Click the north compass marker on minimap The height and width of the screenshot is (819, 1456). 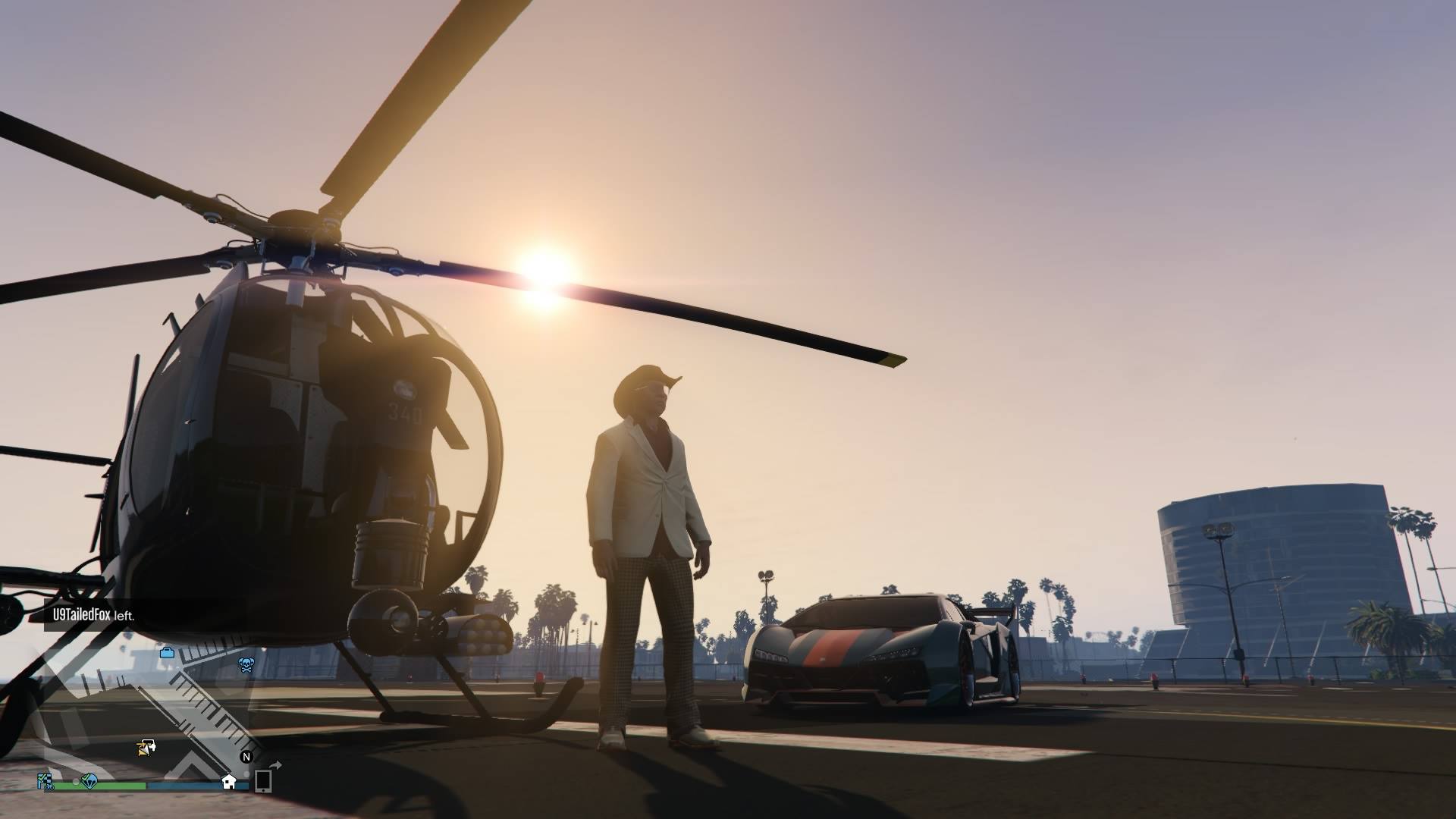coord(246,757)
